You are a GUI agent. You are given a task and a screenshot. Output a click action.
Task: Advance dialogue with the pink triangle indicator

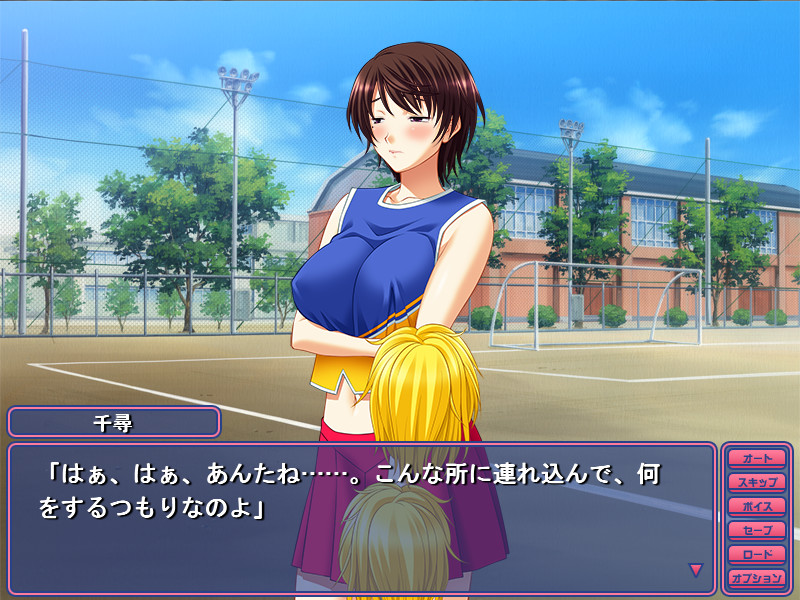coord(696,570)
